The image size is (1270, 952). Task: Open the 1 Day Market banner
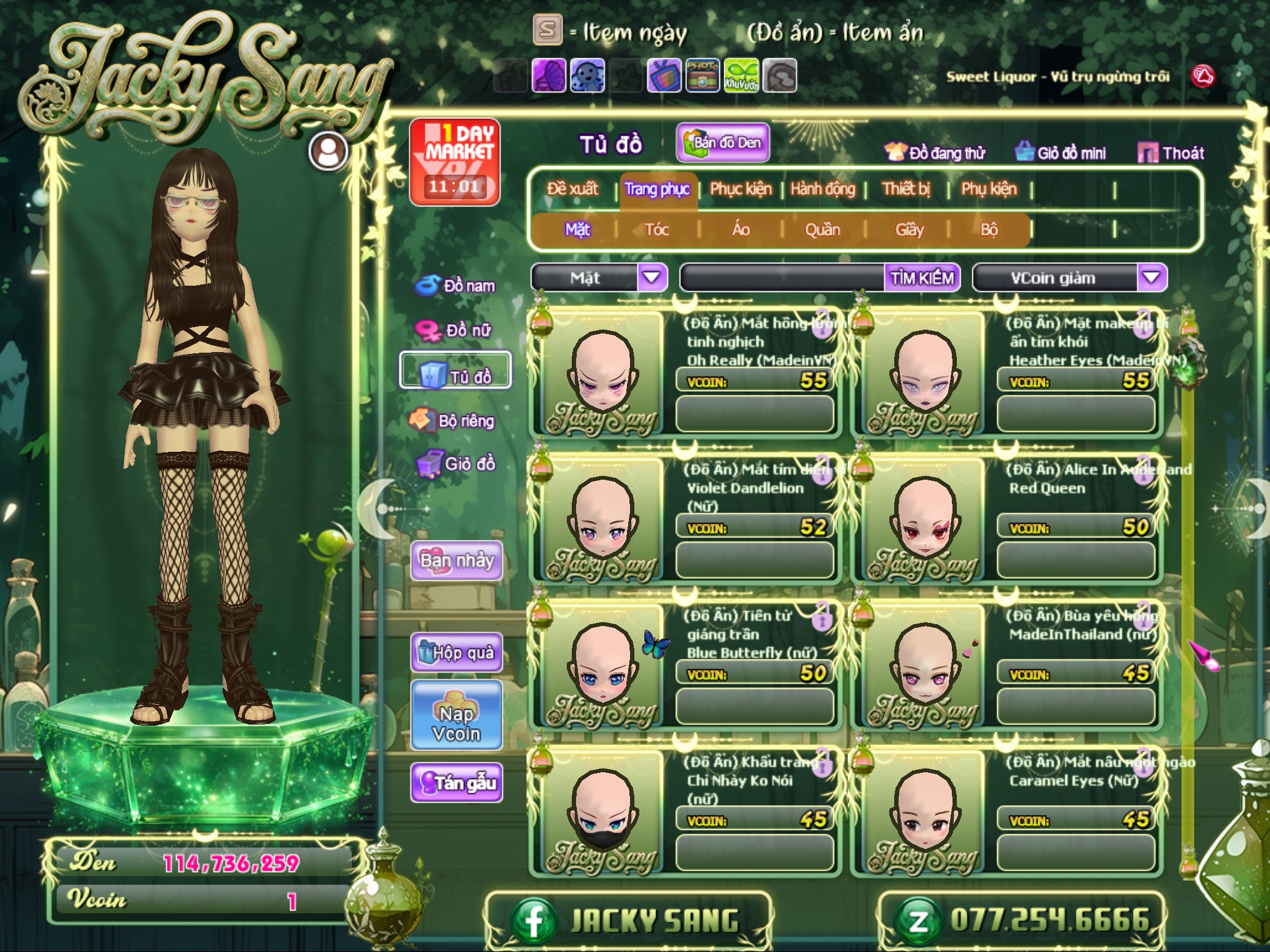point(455,162)
